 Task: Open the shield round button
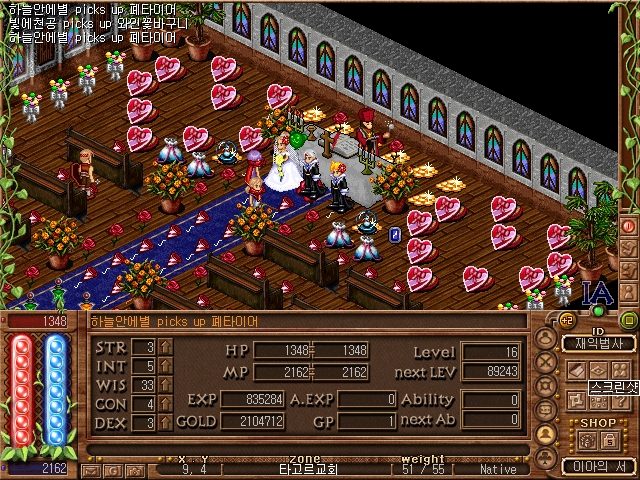[x=546, y=386]
